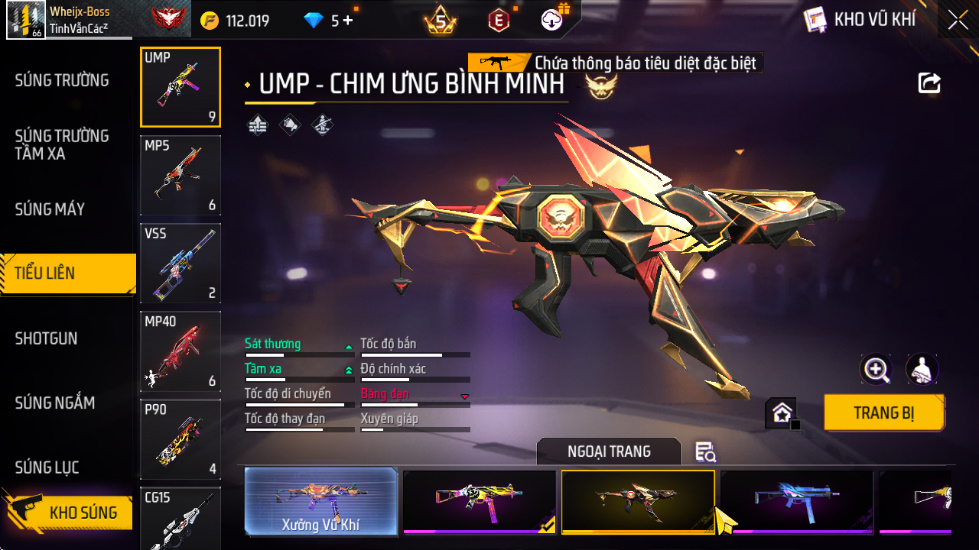Equip the skin with TRANG BỊ button
Viewport: 979px width, 550px height.
[x=884, y=412]
